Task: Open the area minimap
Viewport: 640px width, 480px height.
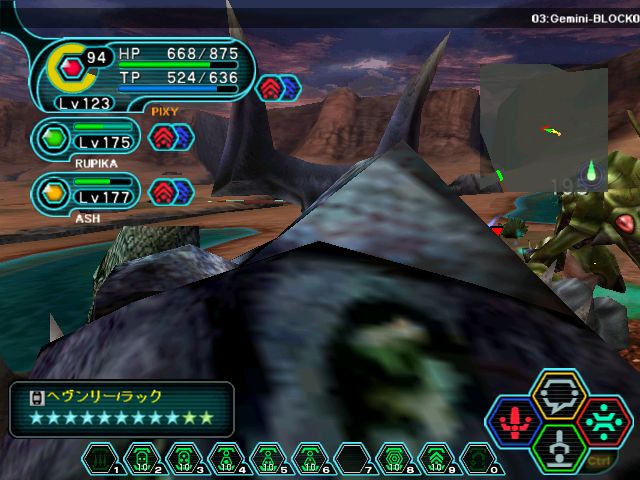Action: coord(543,125)
